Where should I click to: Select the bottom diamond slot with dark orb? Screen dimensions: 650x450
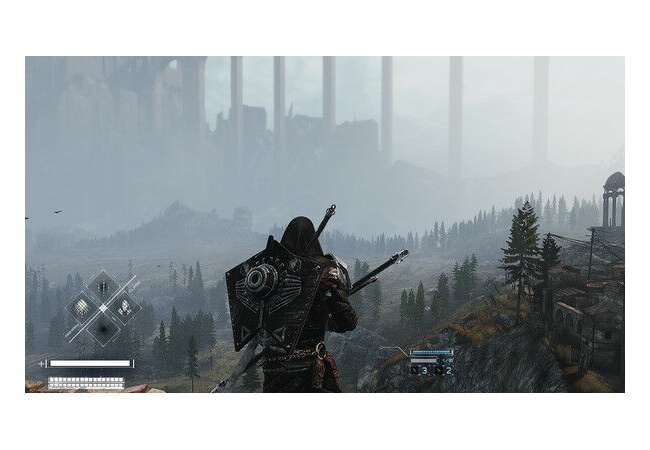(103, 328)
